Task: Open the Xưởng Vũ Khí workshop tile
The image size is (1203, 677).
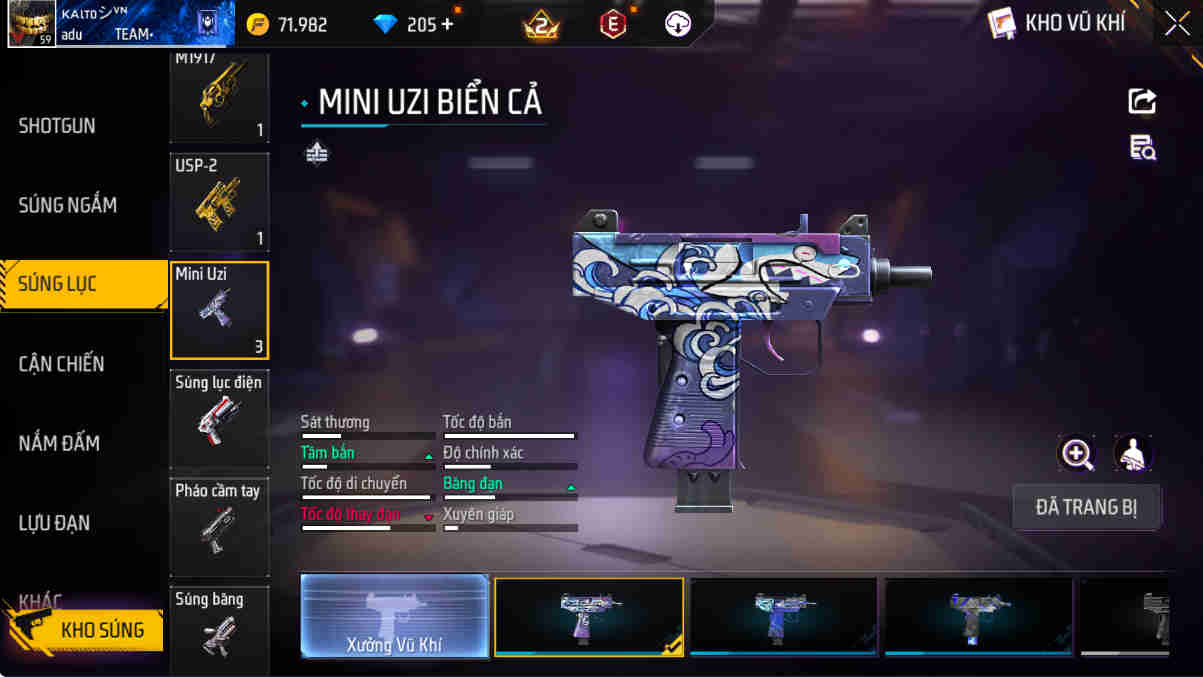Action: point(395,616)
